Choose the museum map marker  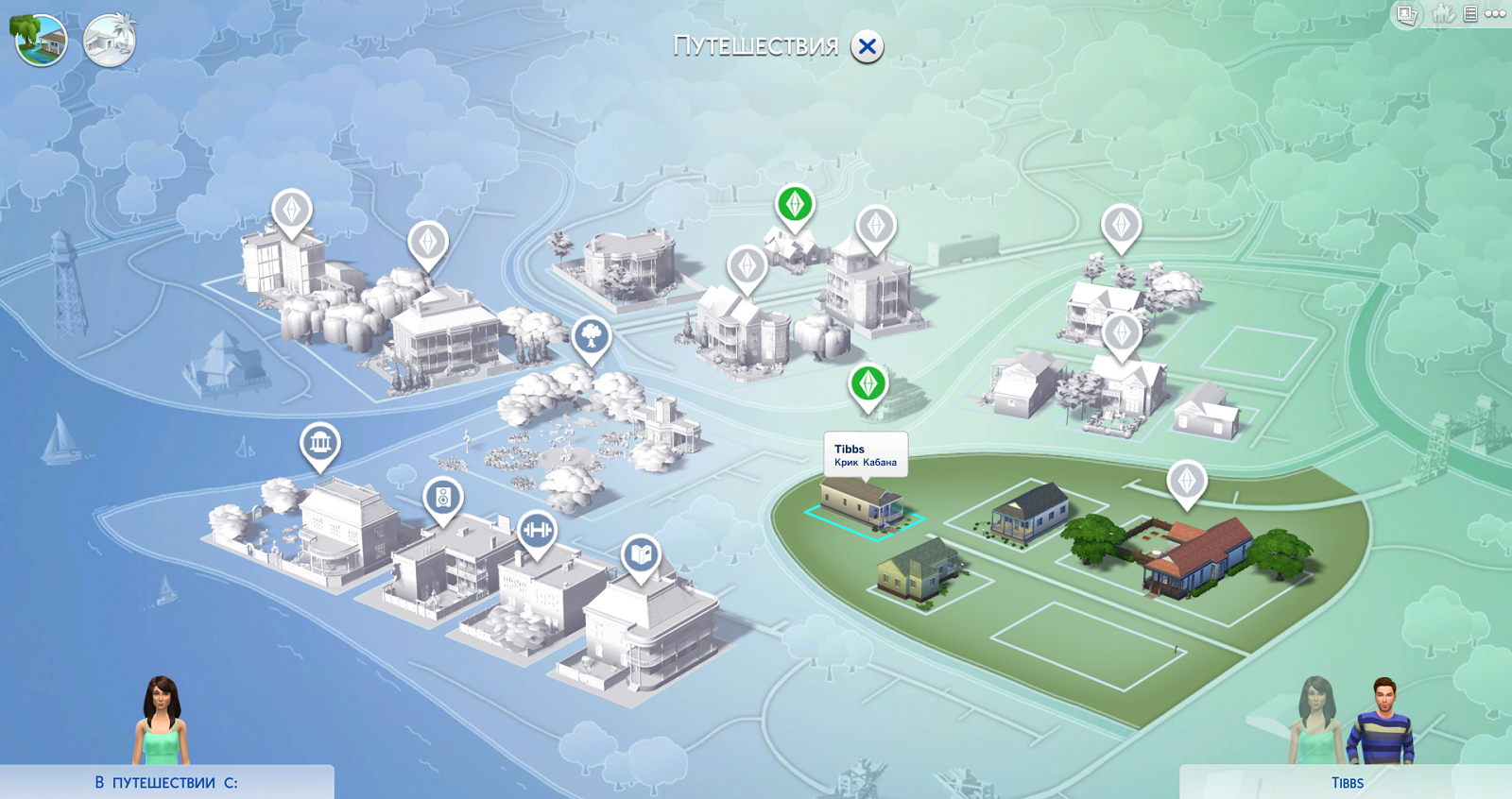(320, 442)
